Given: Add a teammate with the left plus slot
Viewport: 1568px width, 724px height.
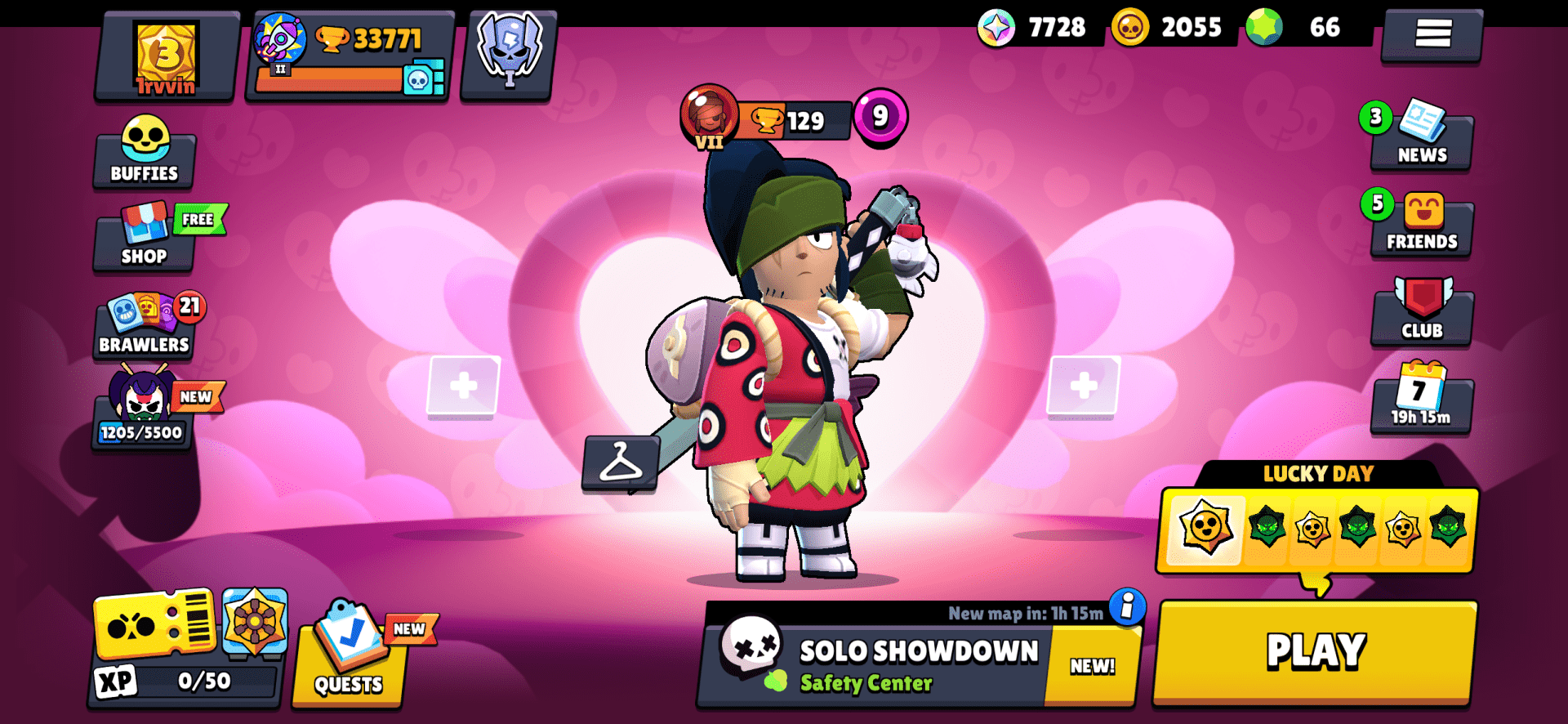Looking at the screenshot, I should 462,384.
